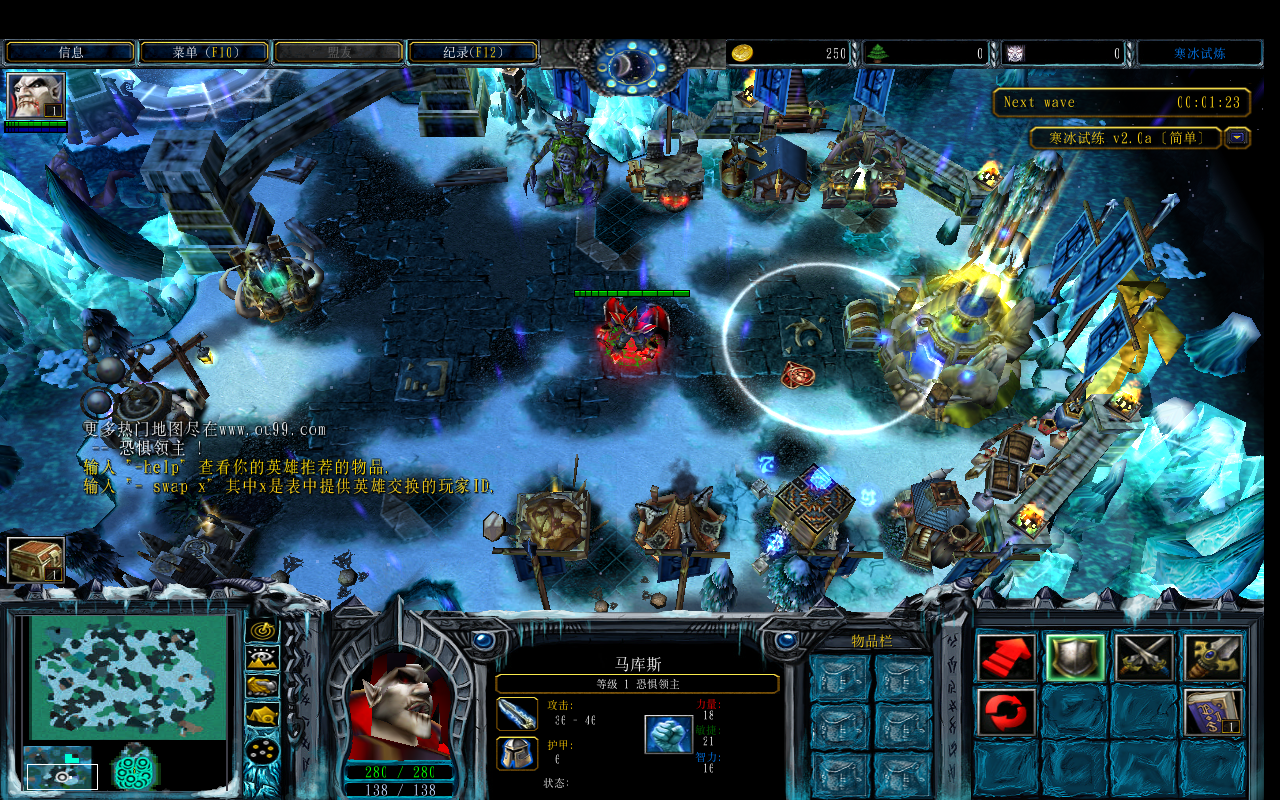Image resolution: width=1280 pixels, height=800 pixels.
Task: Click the 信息 button
Action: point(68,51)
